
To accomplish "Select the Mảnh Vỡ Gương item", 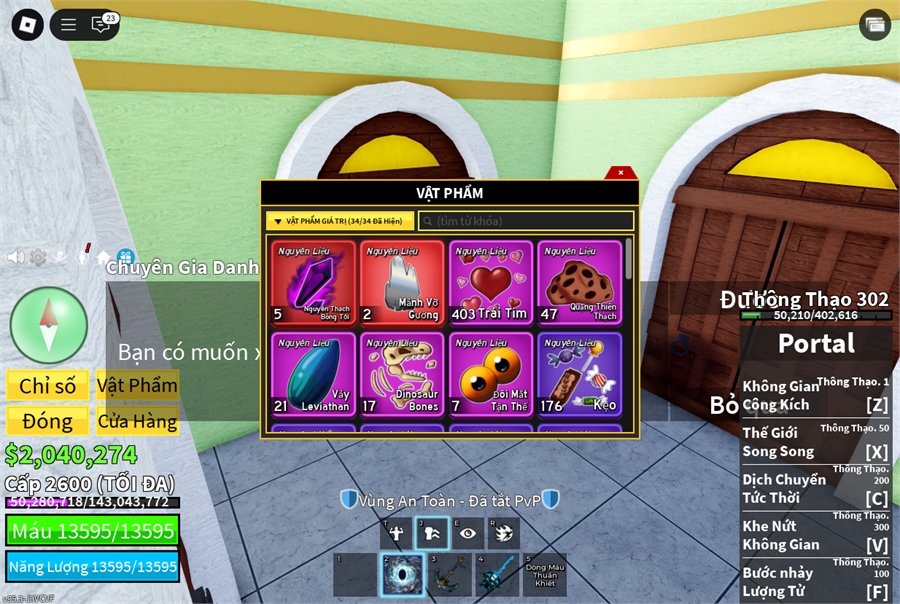I will [402, 283].
